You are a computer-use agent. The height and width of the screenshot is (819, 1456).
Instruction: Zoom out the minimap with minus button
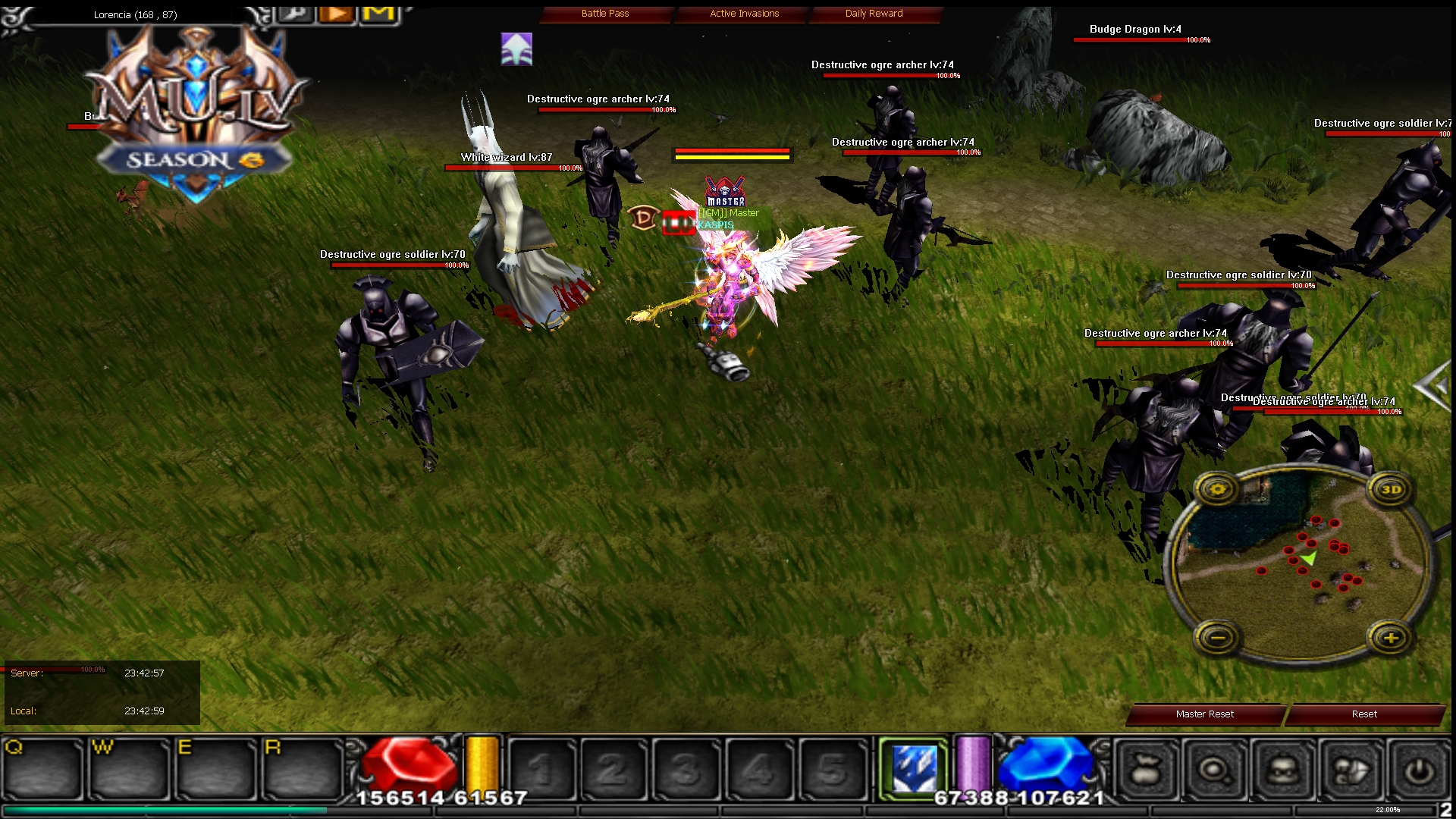coord(1219,636)
